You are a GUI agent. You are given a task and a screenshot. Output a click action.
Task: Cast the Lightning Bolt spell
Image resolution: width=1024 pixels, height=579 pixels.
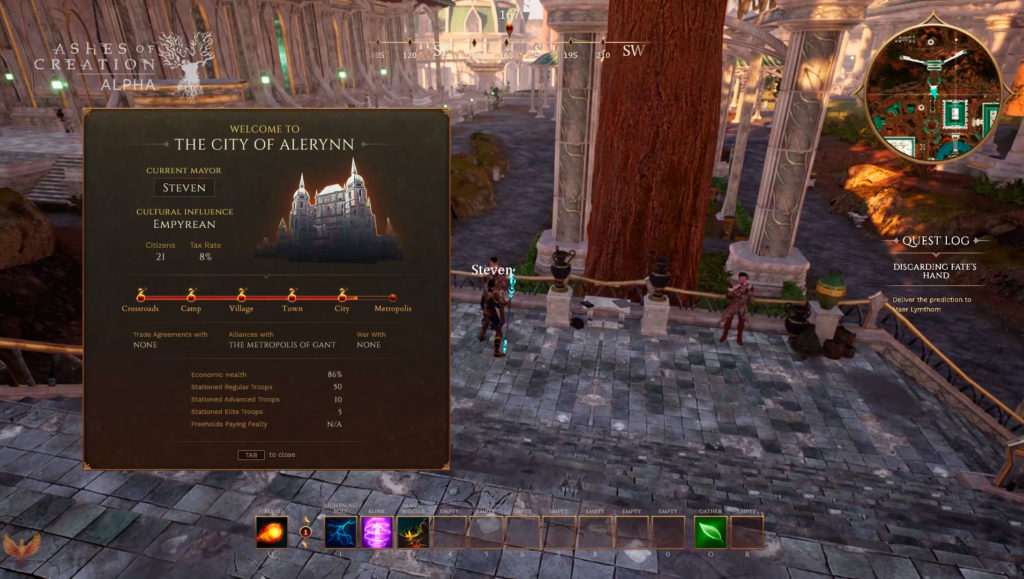[341, 532]
